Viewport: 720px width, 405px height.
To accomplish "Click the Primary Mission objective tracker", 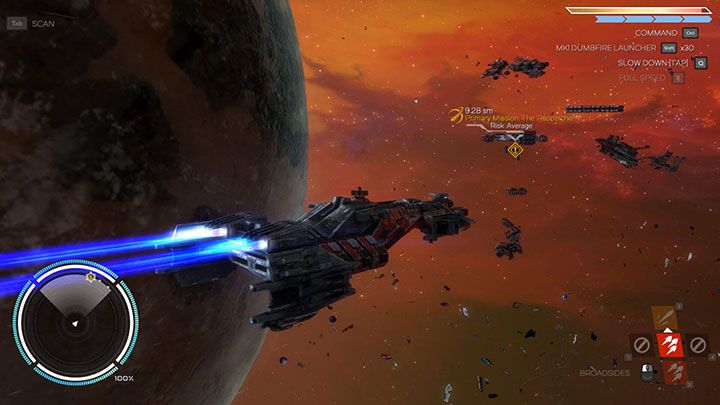I will (x=505, y=117).
